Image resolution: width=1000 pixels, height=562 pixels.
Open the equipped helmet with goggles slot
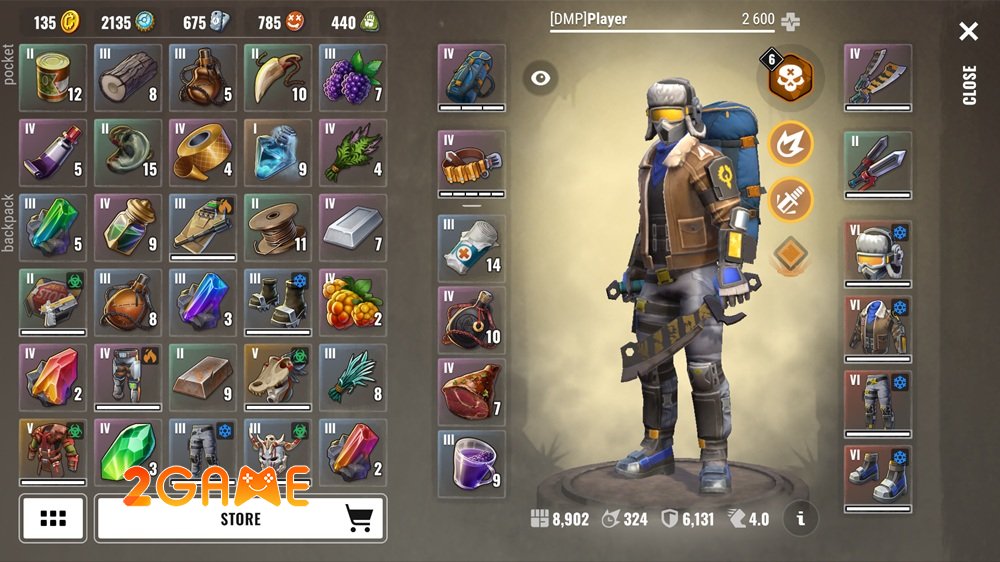point(877,254)
